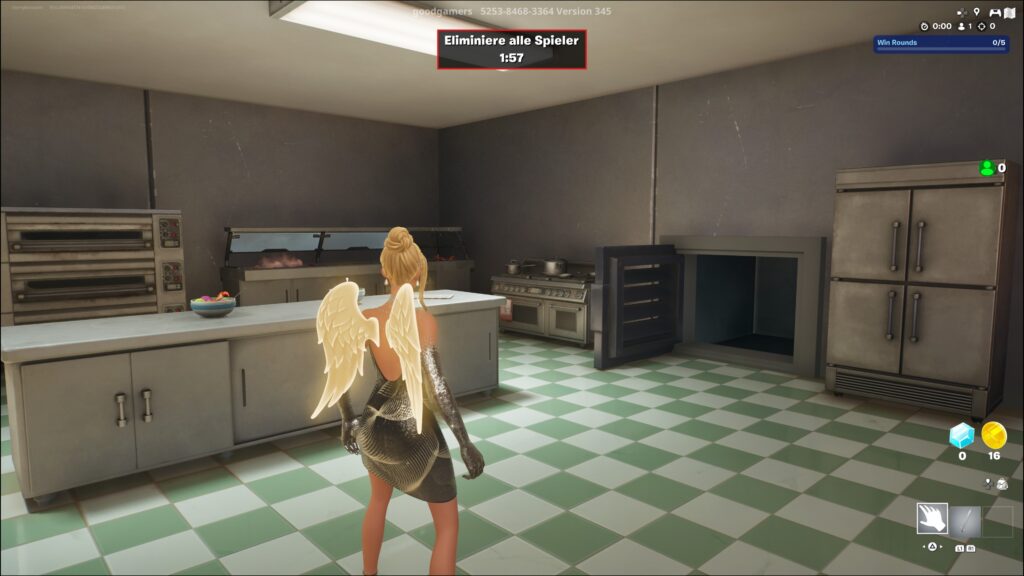
Task: Select the open hand hotbar slot
Action: pyautogui.click(x=932, y=519)
